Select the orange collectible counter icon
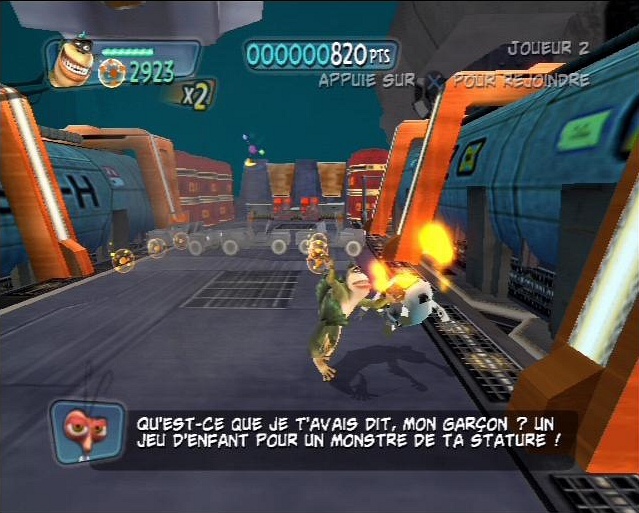The height and width of the screenshot is (513, 639). click(x=112, y=72)
